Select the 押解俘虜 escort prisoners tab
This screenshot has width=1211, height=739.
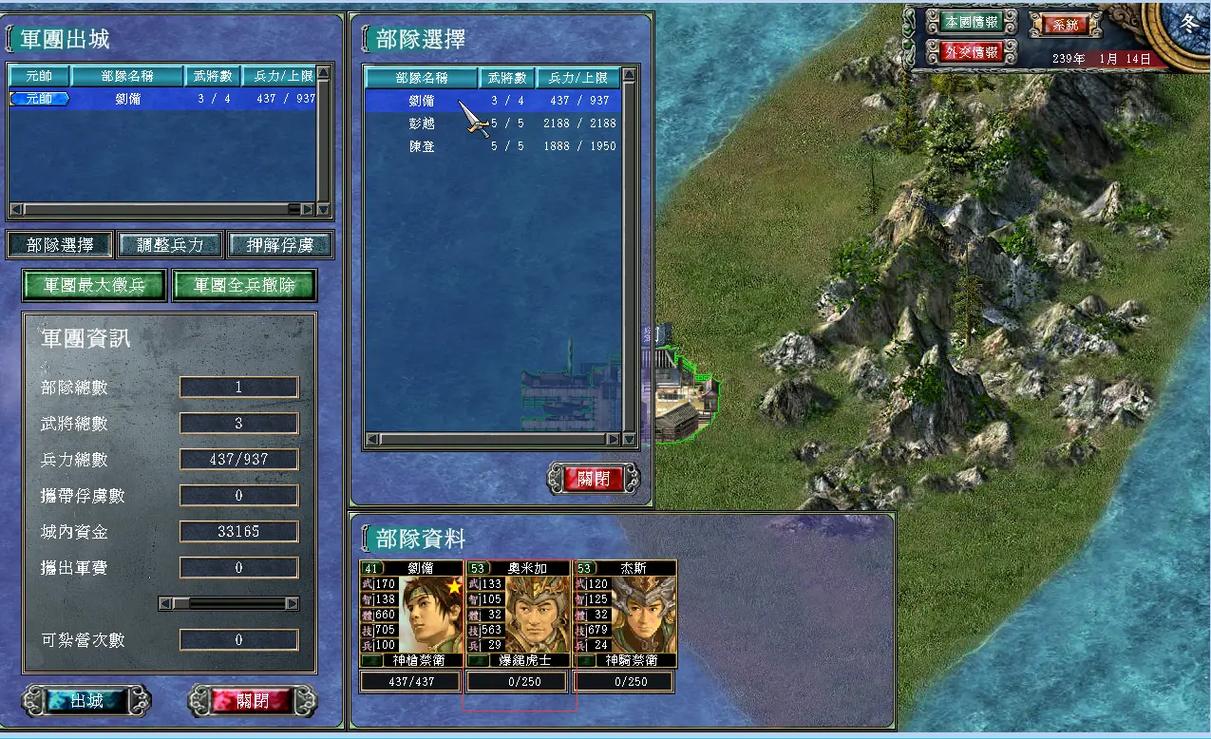tap(279, 245)
